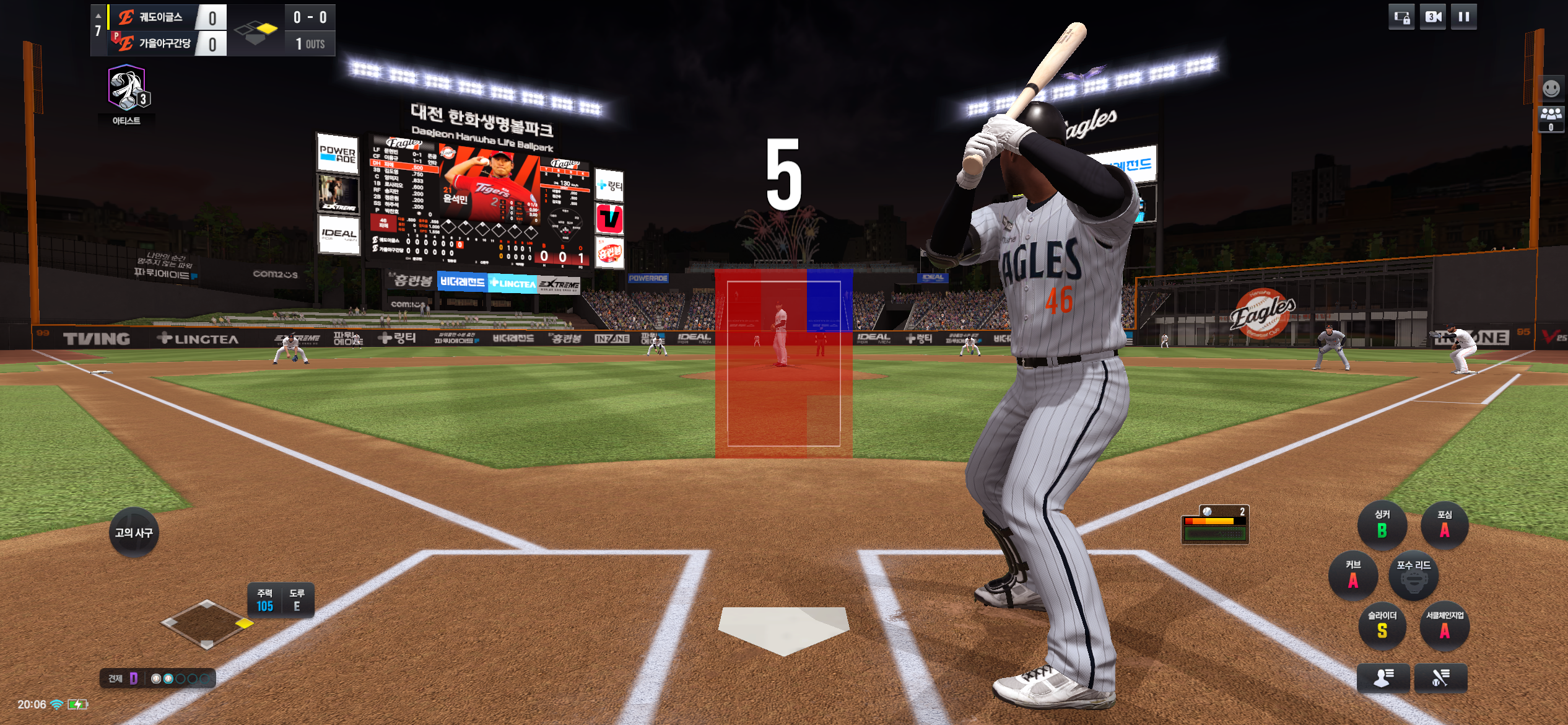1568x725 pixels.
Task: Pick the 슬라이더 (slider) pitch
Action: click(x=1382, y=626)
